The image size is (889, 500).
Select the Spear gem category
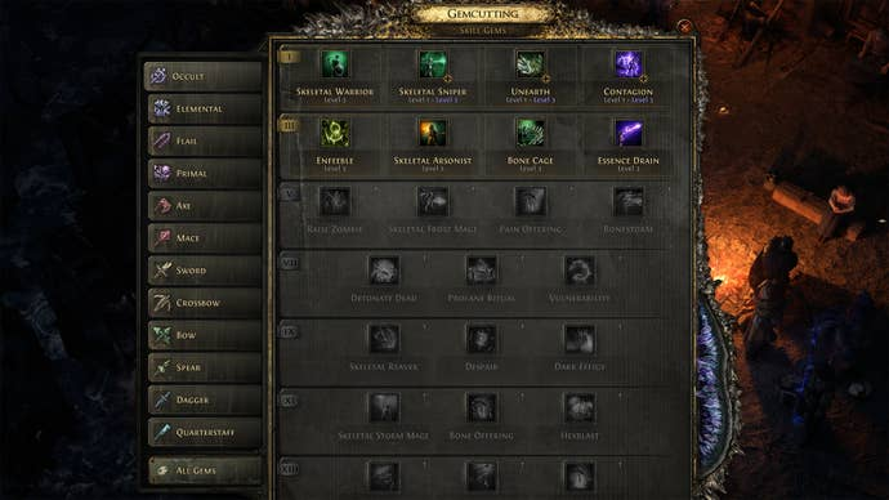pyautogui.click(x=203, y=367)
